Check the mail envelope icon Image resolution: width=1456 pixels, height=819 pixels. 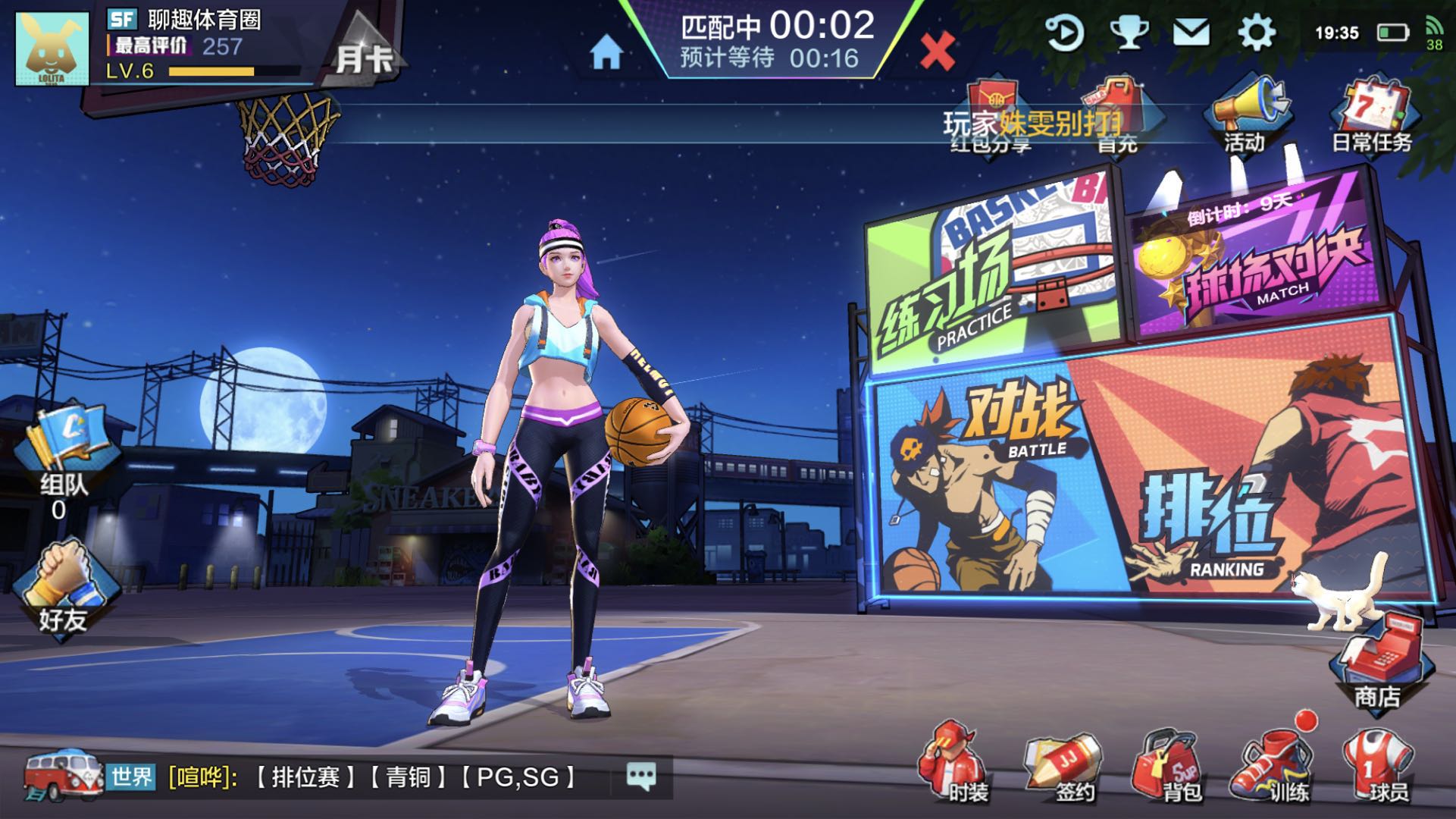pyautogui.click(x=1191, y=33)
